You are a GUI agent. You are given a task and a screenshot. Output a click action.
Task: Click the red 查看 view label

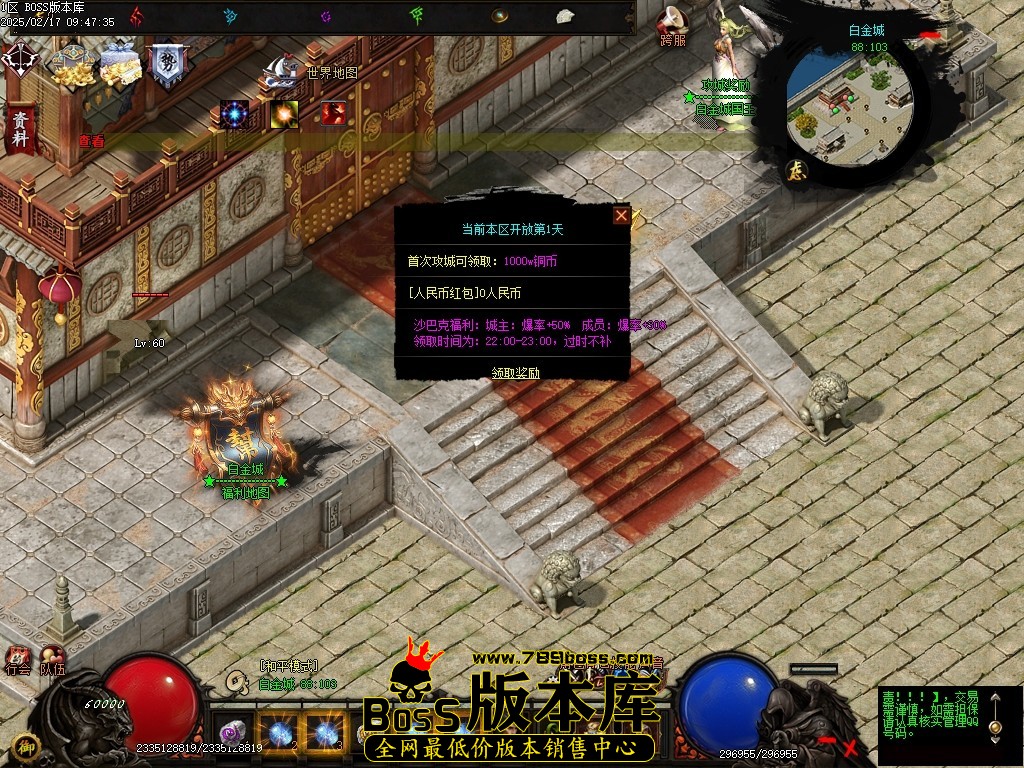(92, 142)
